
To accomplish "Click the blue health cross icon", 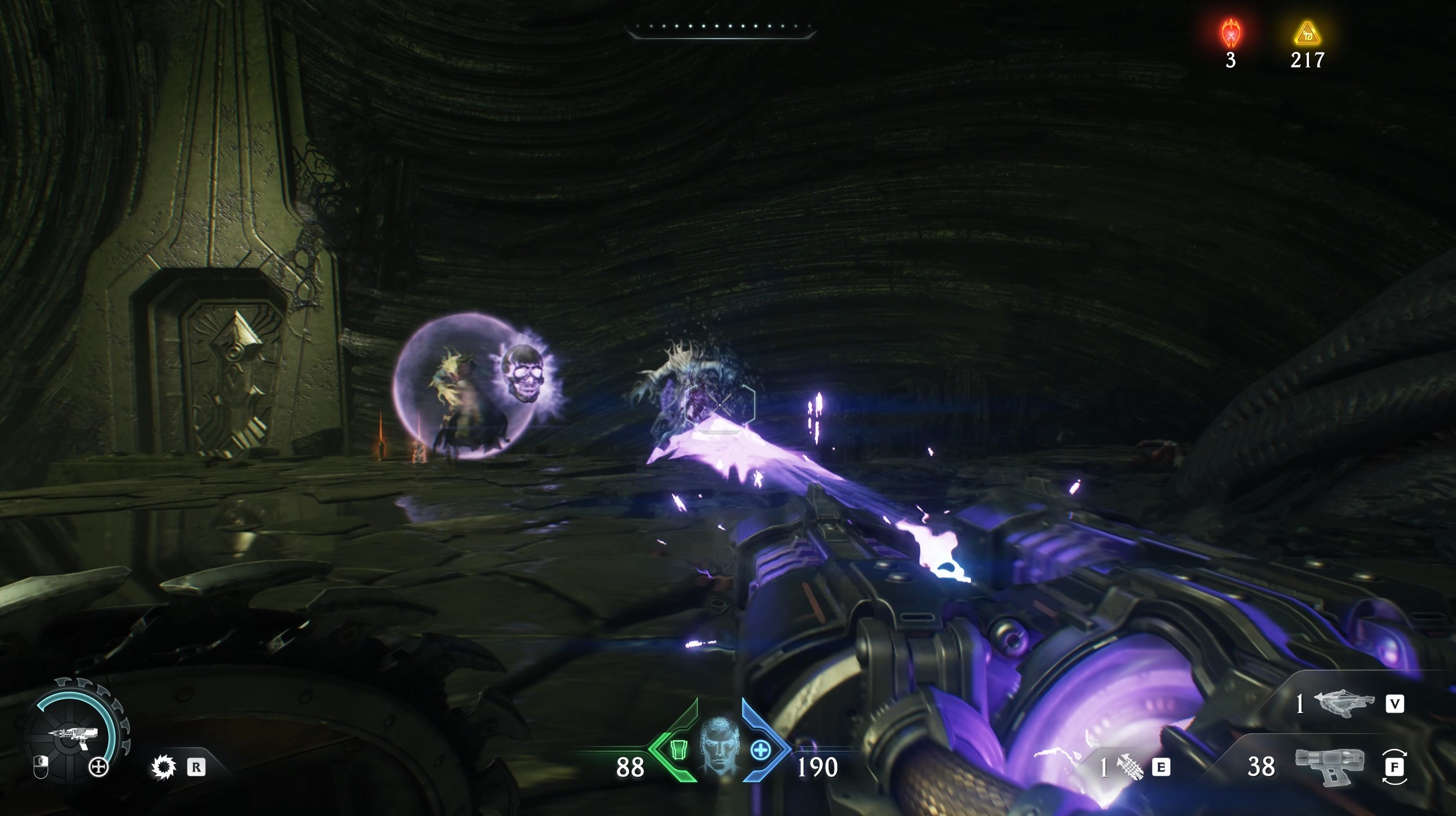I will click(x=760, y=751).
